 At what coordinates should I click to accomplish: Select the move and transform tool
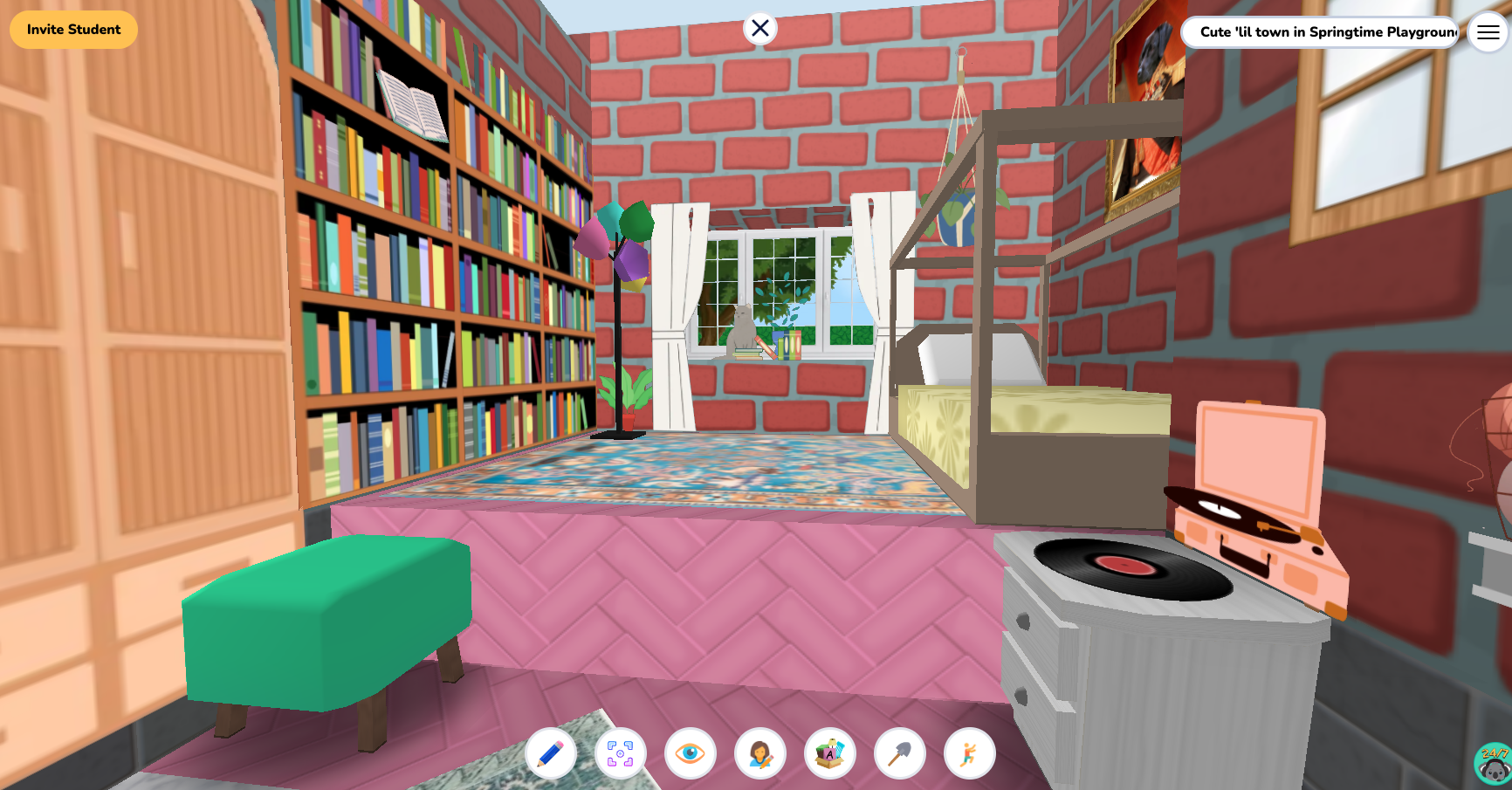pyautogui.click(x=619, y=752)
